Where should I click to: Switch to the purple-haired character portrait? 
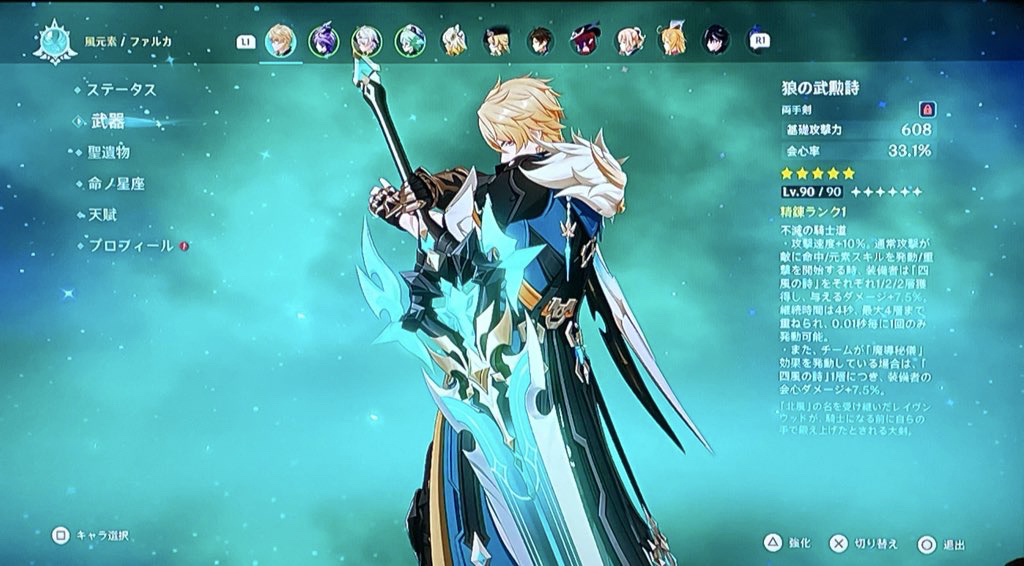point(323,41)
